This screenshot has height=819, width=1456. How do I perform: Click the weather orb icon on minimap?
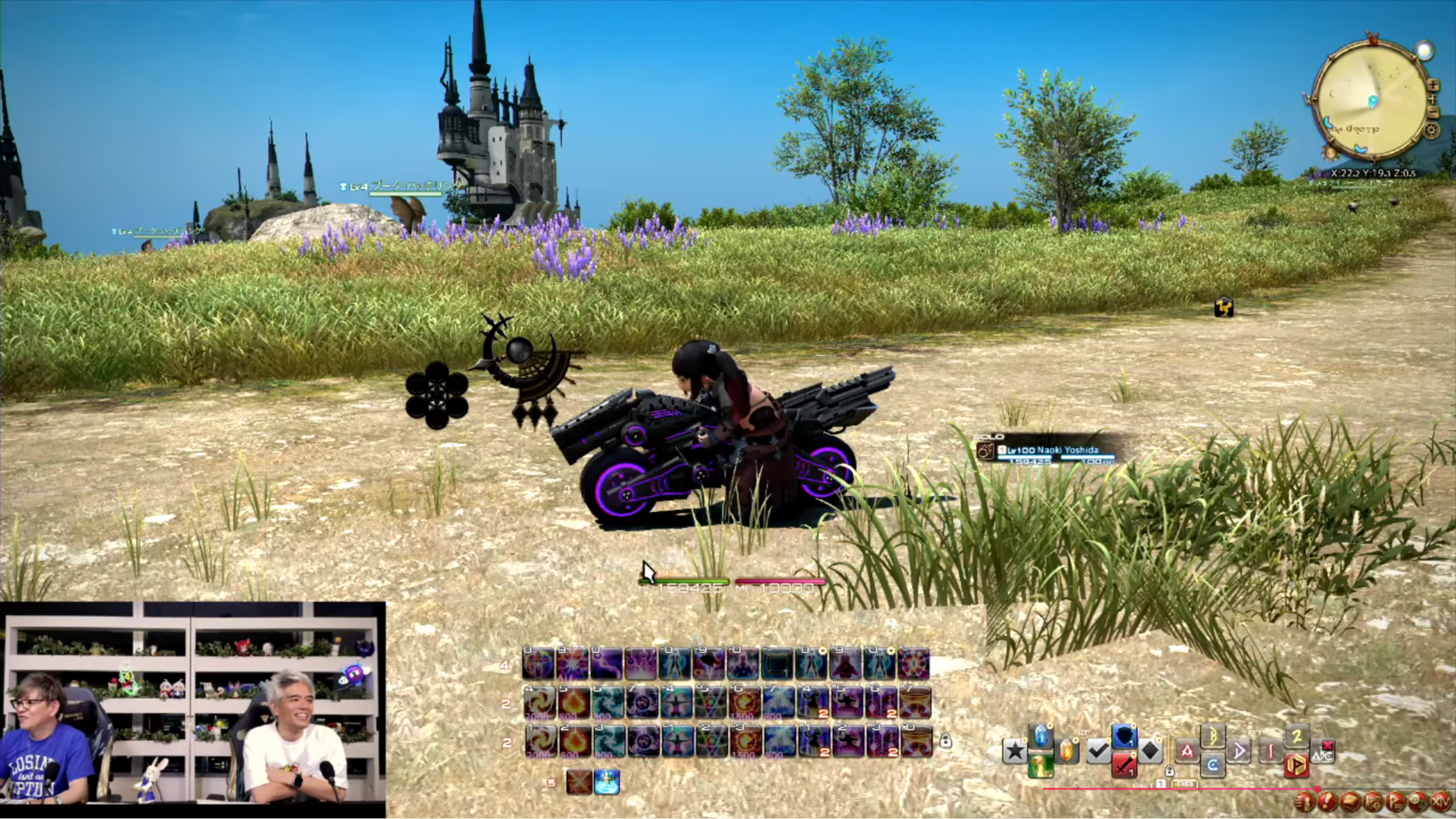[x=1424, y=51]
